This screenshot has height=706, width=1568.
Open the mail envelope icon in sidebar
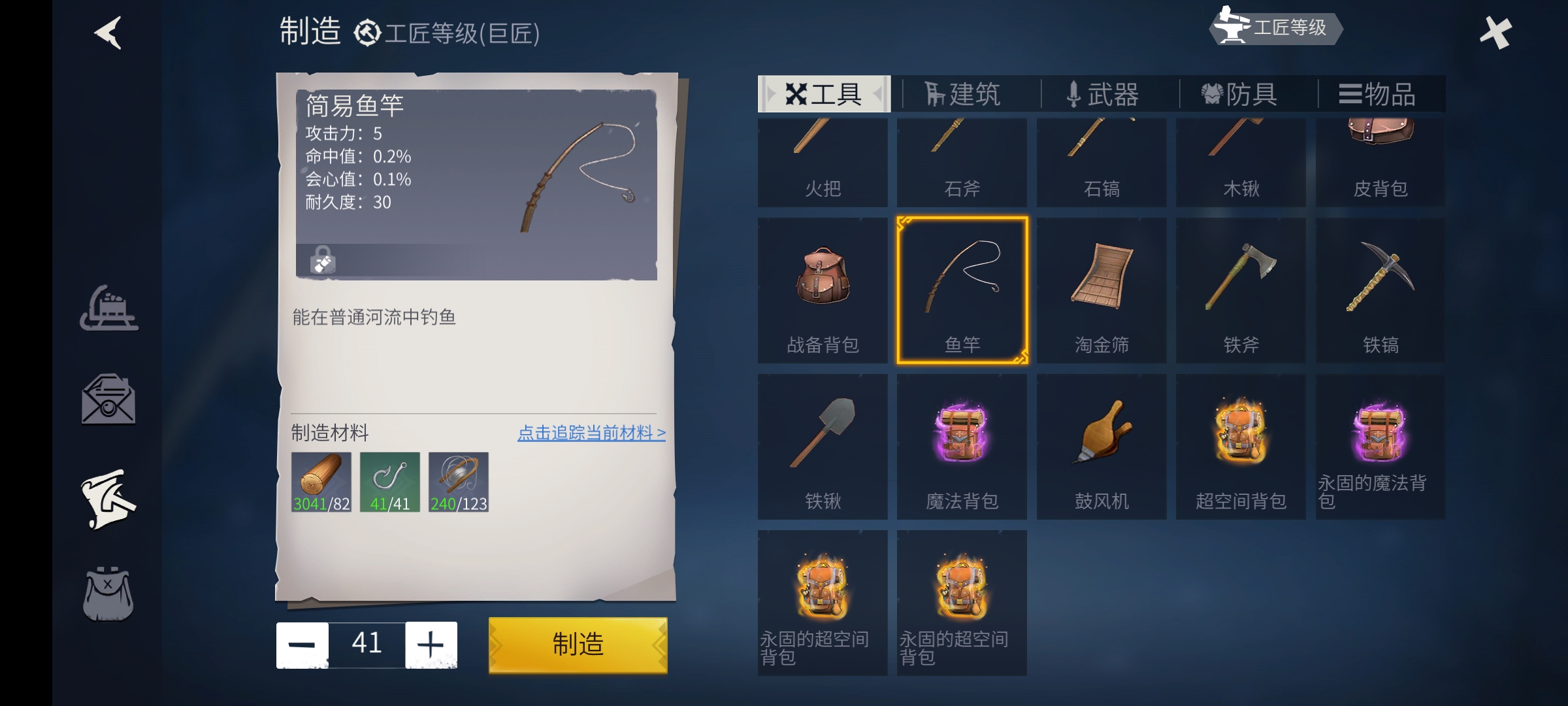108,401
